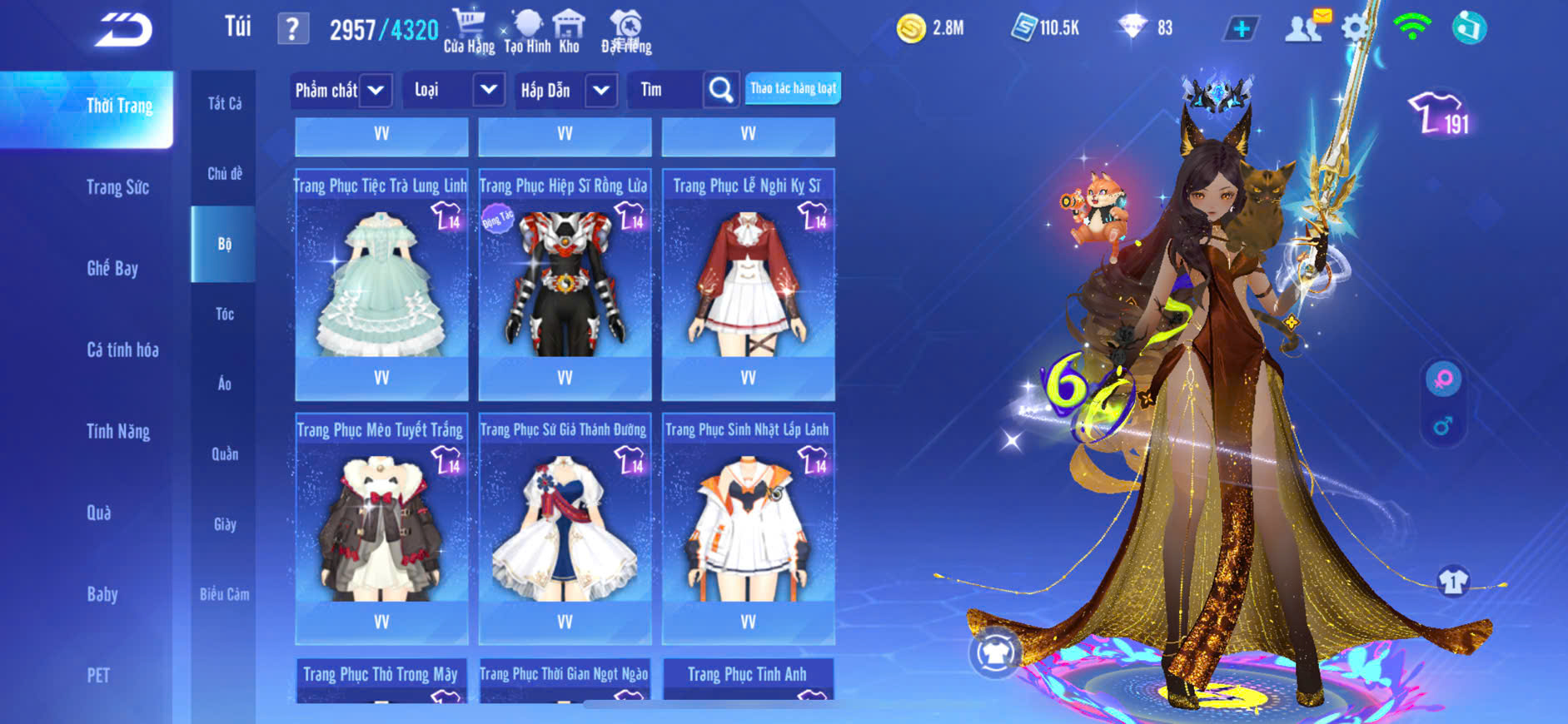
Task: Switch to the Trang Sức category
Action: 117,187
